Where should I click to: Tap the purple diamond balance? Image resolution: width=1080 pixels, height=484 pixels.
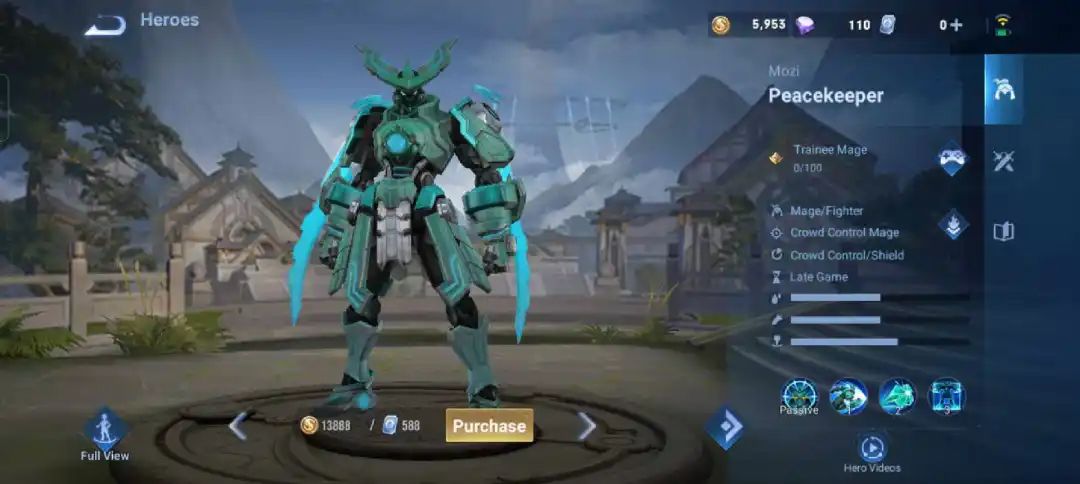pos(835,25)
